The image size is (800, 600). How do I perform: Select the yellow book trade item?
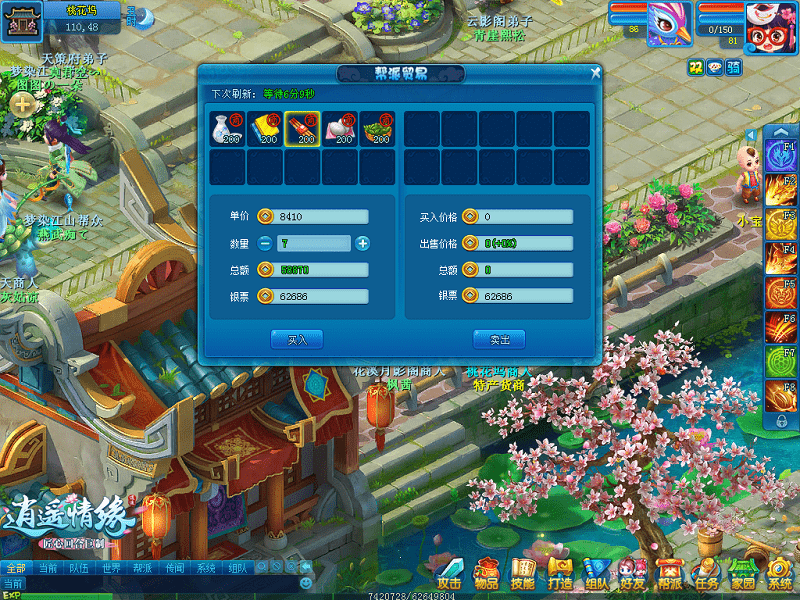[264, 129]
